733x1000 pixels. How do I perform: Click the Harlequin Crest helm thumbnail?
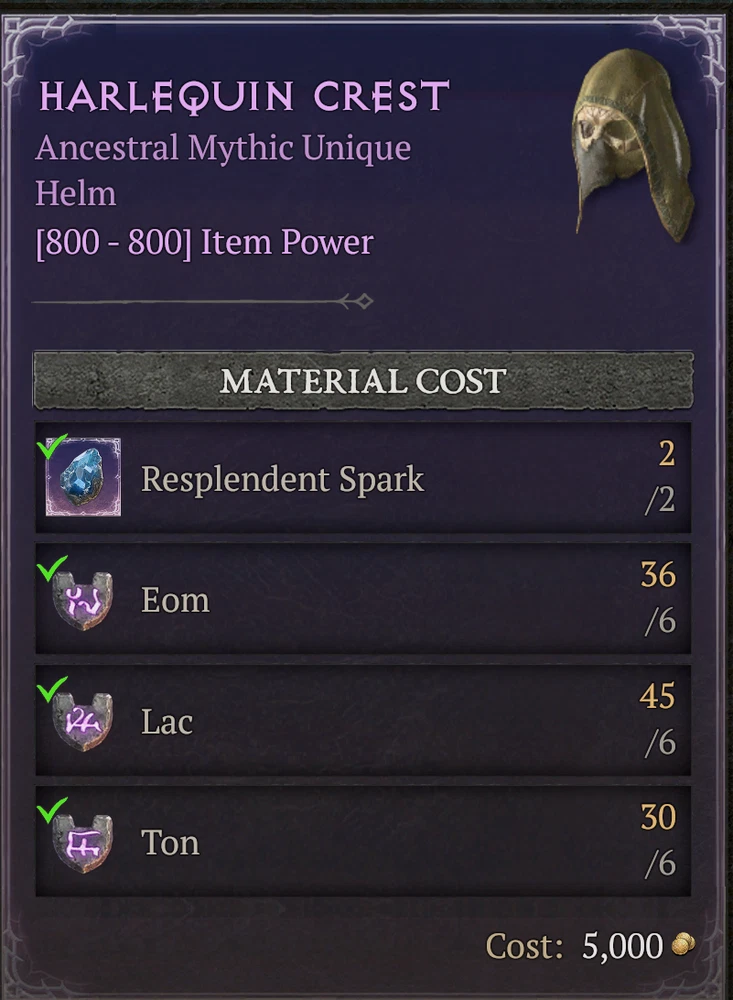(x=632, y=140)
